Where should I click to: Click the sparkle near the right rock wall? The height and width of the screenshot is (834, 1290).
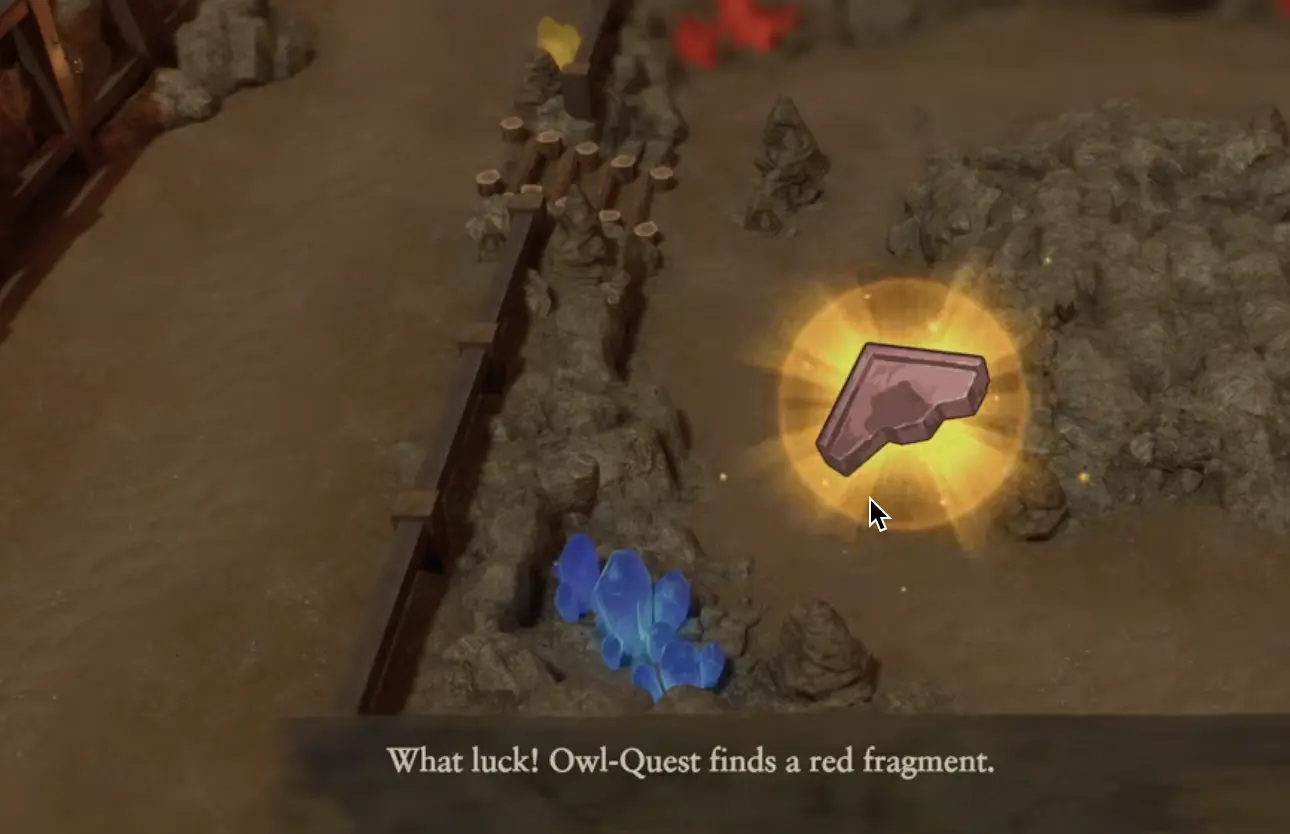[x=1085, y=478]
